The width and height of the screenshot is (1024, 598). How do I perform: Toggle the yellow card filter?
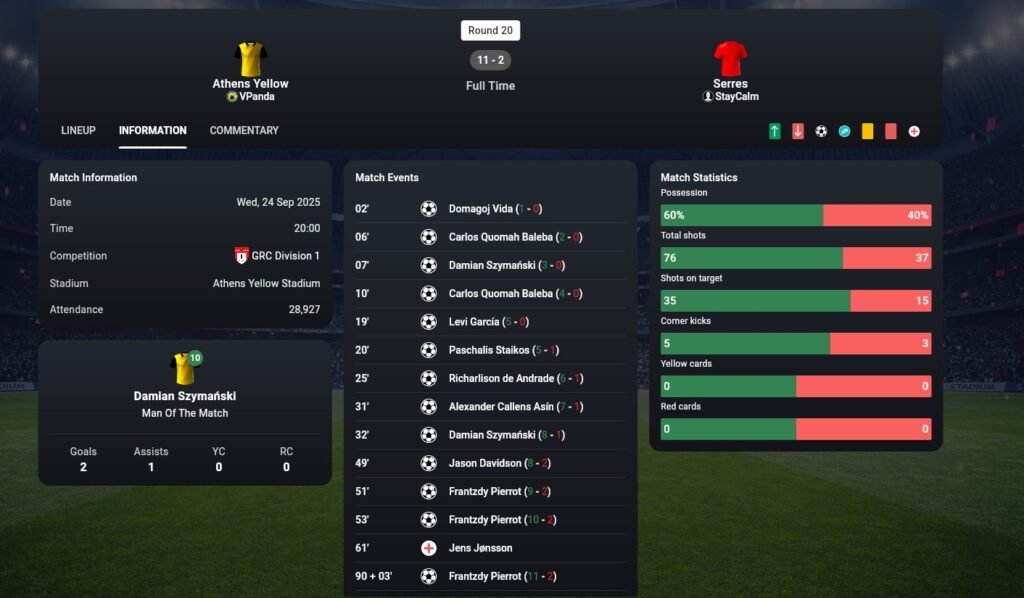click(x=867, y=131)
